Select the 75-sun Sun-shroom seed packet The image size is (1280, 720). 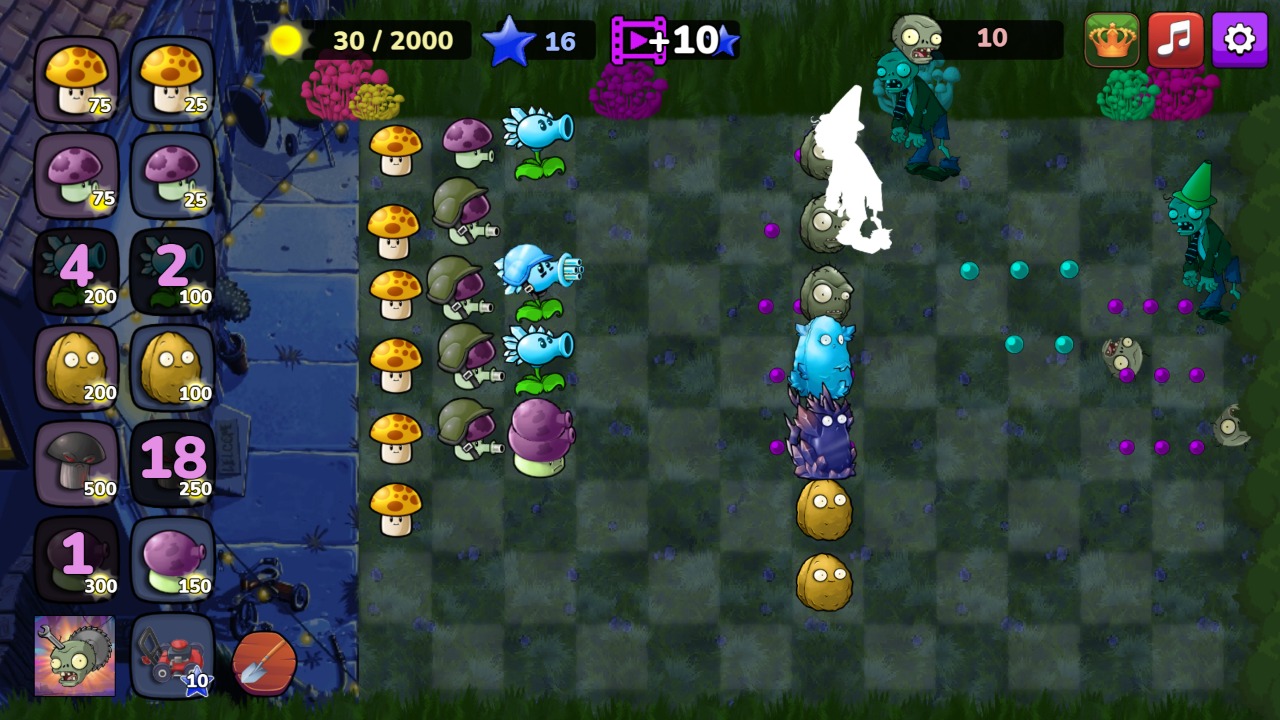(75, 75)
